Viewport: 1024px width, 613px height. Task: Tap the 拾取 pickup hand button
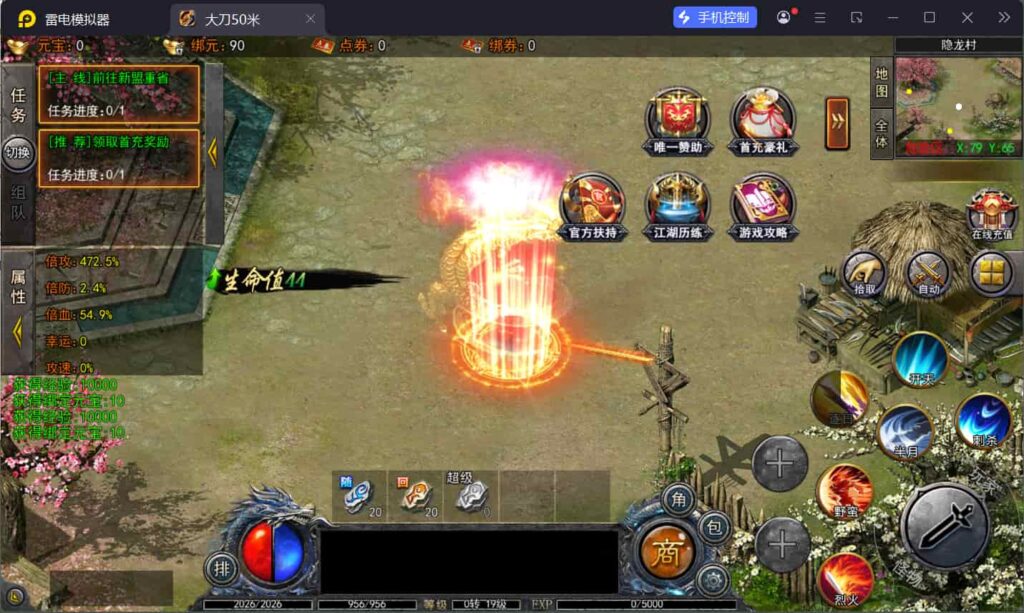863,270
